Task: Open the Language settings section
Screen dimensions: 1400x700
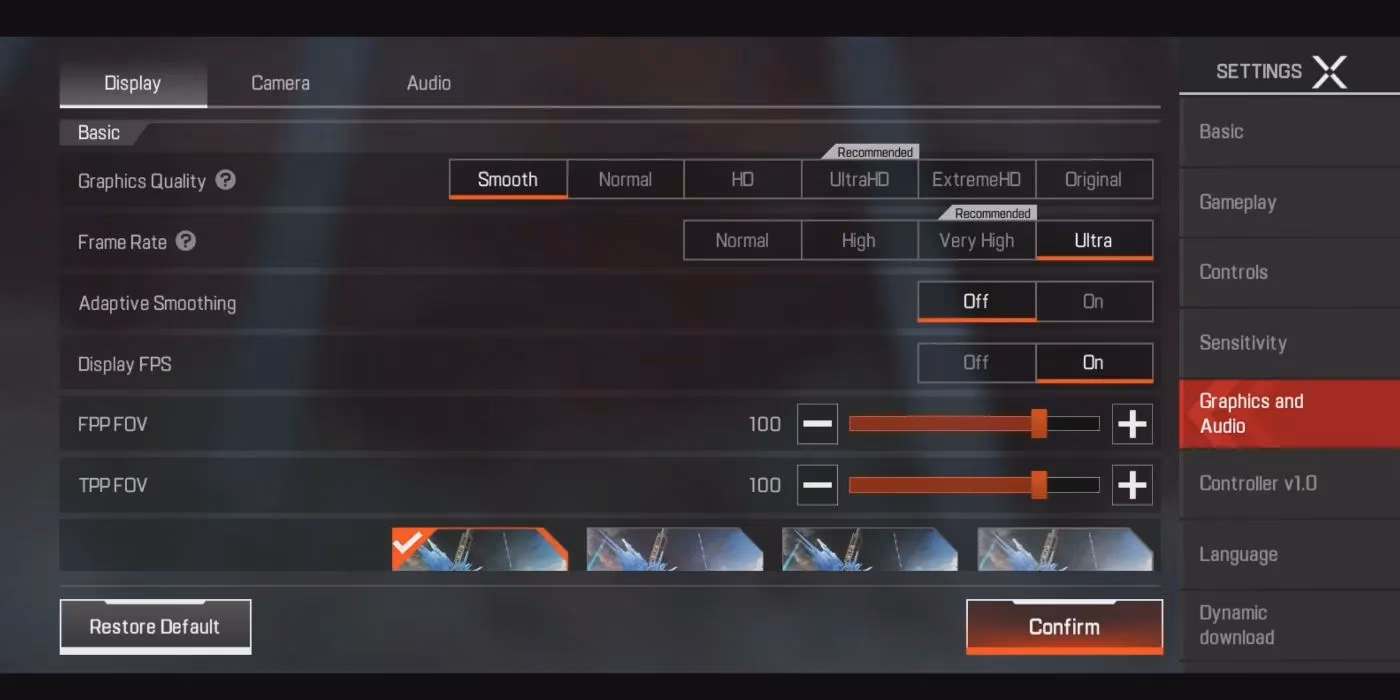Action: 1238,555
